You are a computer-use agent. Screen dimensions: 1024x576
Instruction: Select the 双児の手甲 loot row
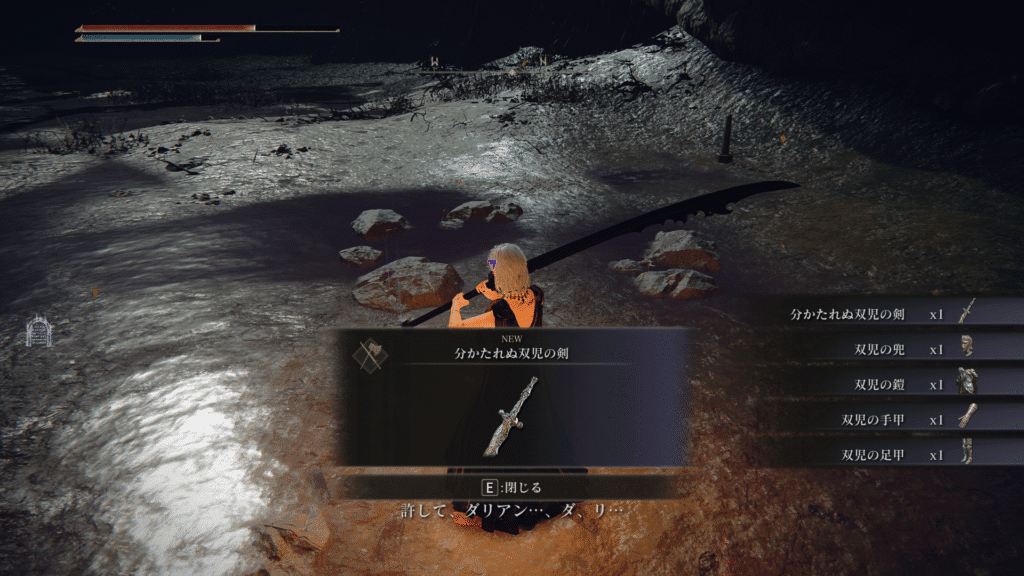click(x=880, y=419)
